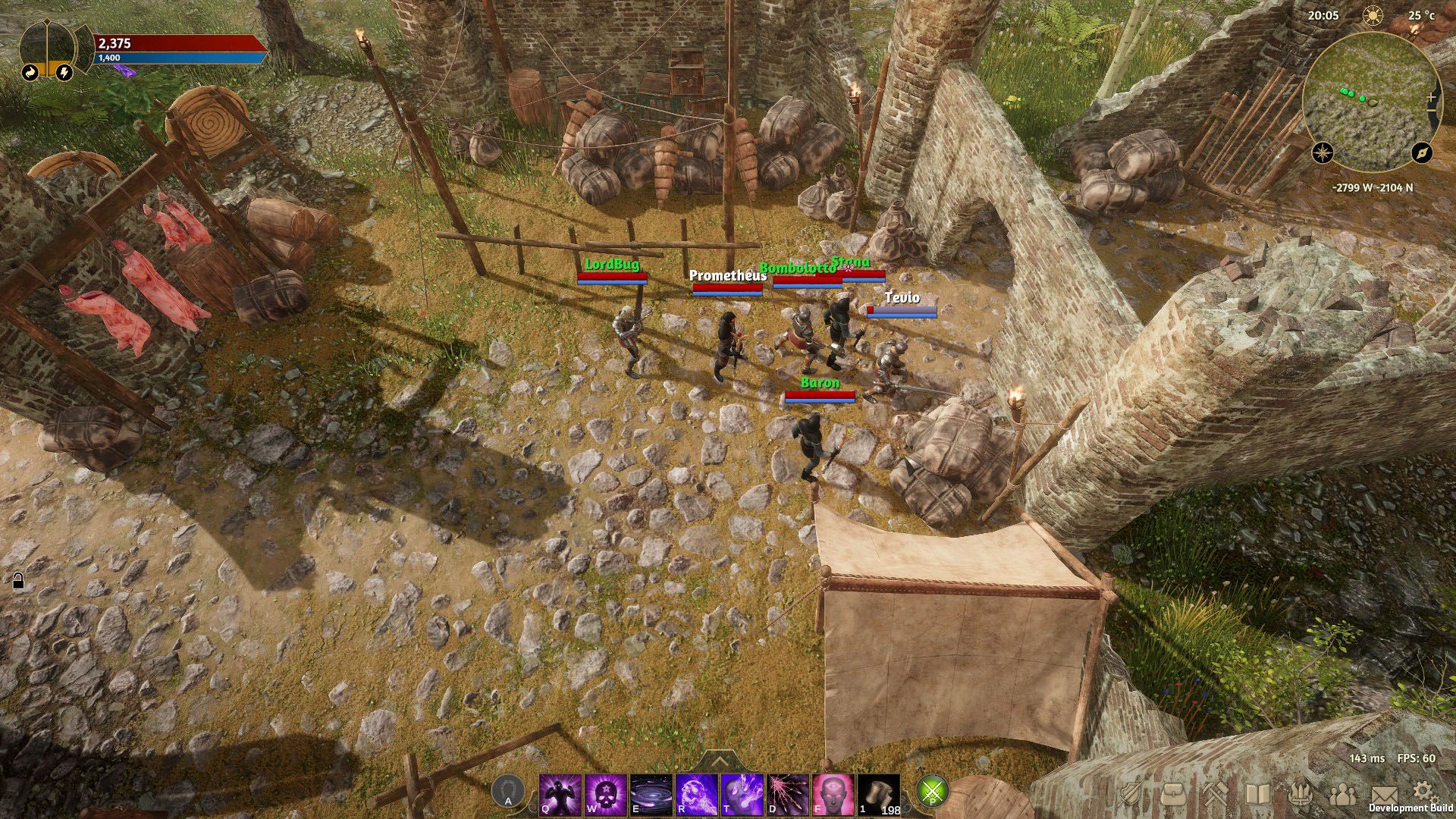Click the compass-rose button on the minimap
This screenshot has height=819, width=1456.
click(x=1323, y=152)
